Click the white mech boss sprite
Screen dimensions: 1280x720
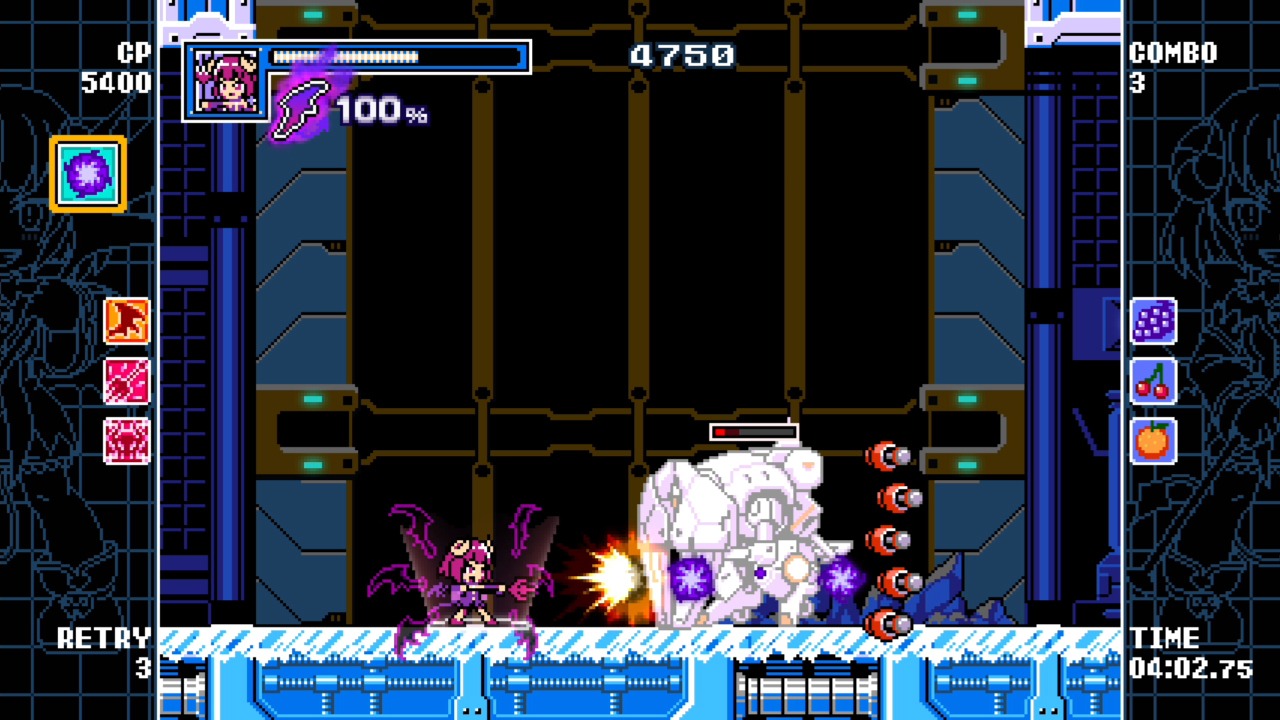[x=740, y=530]
